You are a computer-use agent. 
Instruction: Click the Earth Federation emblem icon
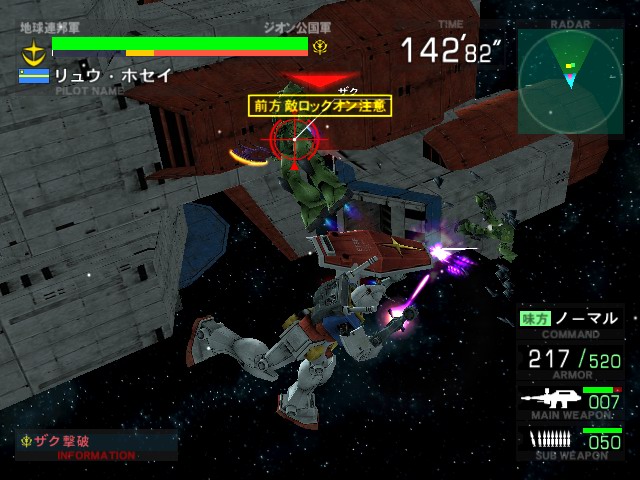pos(34,50)
